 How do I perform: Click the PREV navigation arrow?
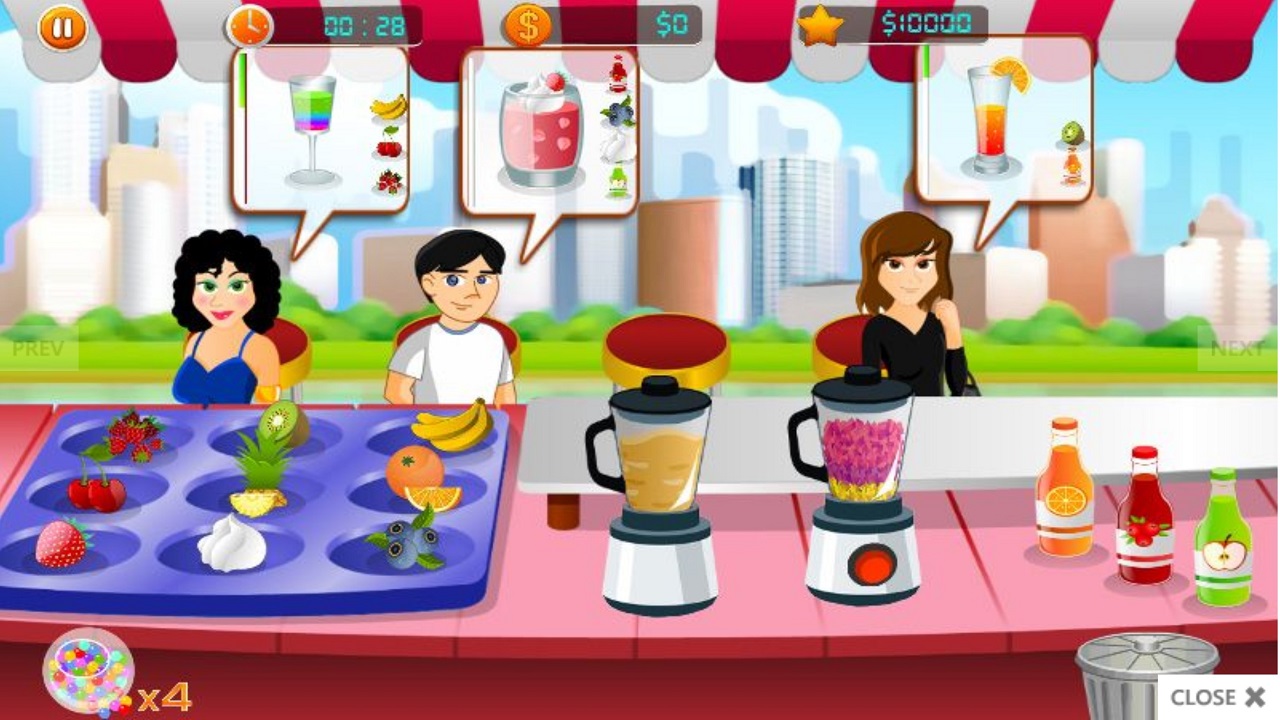36,348
